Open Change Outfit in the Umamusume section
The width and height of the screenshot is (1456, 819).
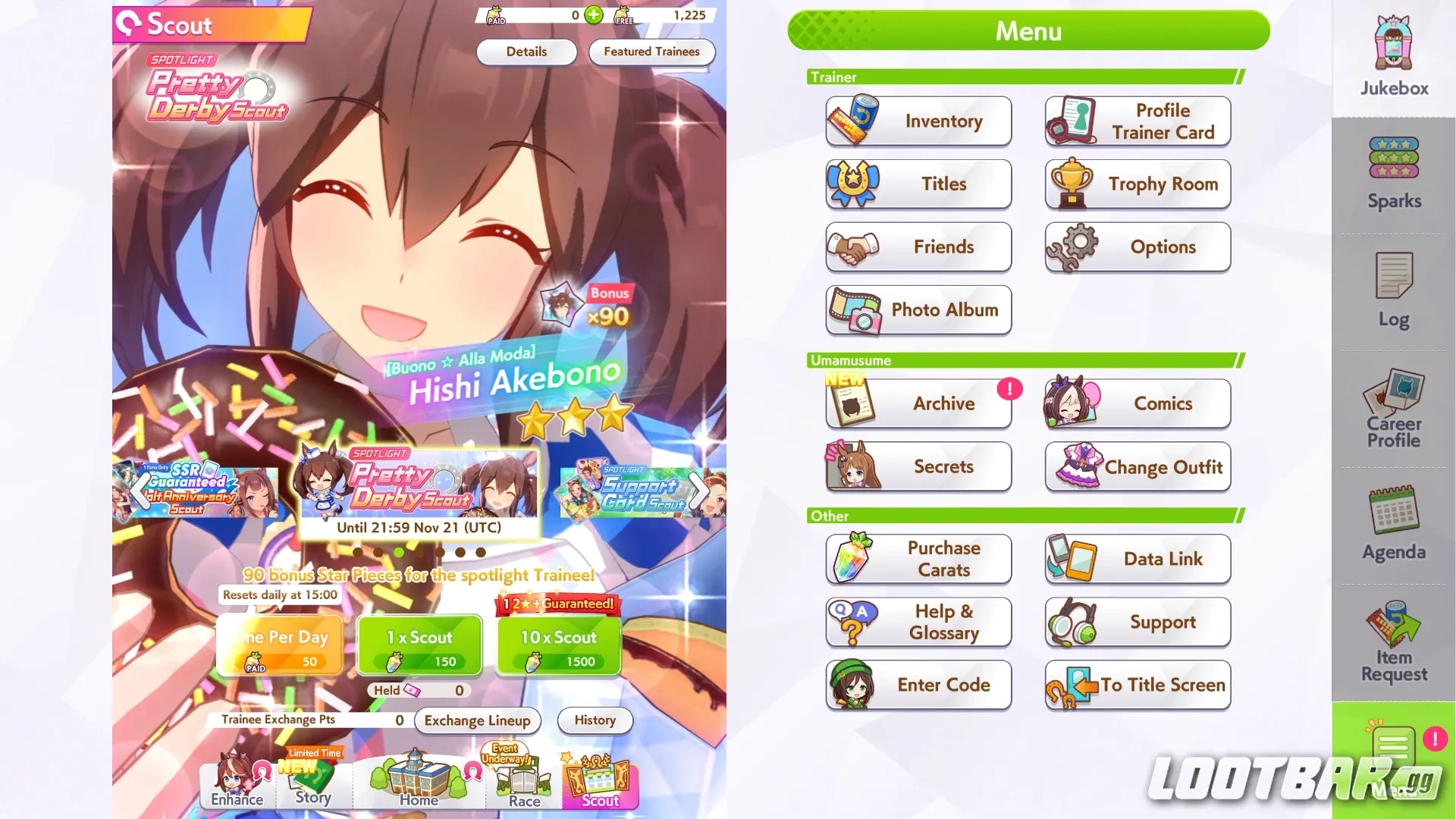pos(1137,467)
